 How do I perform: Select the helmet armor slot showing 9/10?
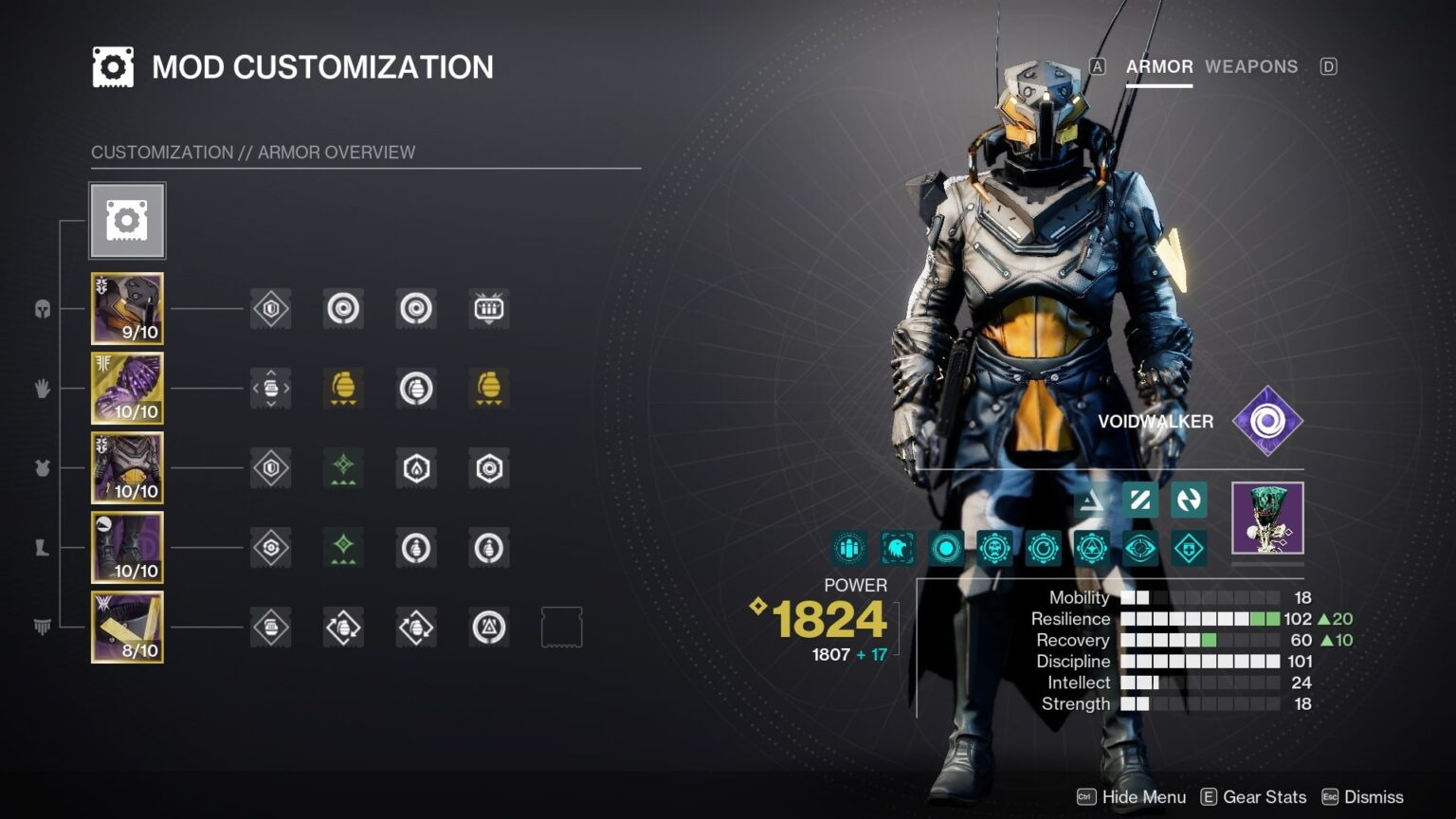pyautogui.click(x=127, y=308)
